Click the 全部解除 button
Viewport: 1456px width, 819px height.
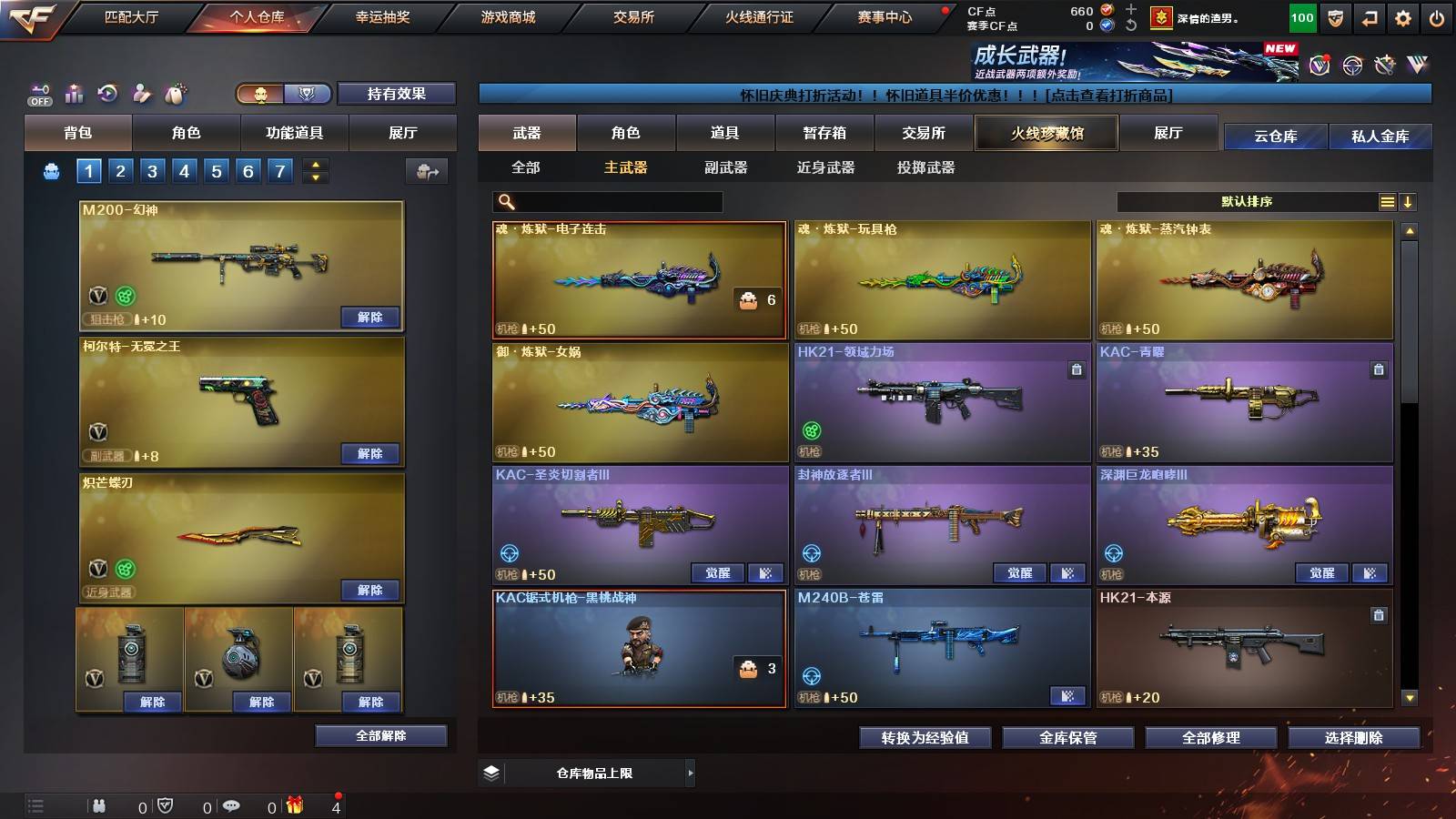(x=379, y=735)
